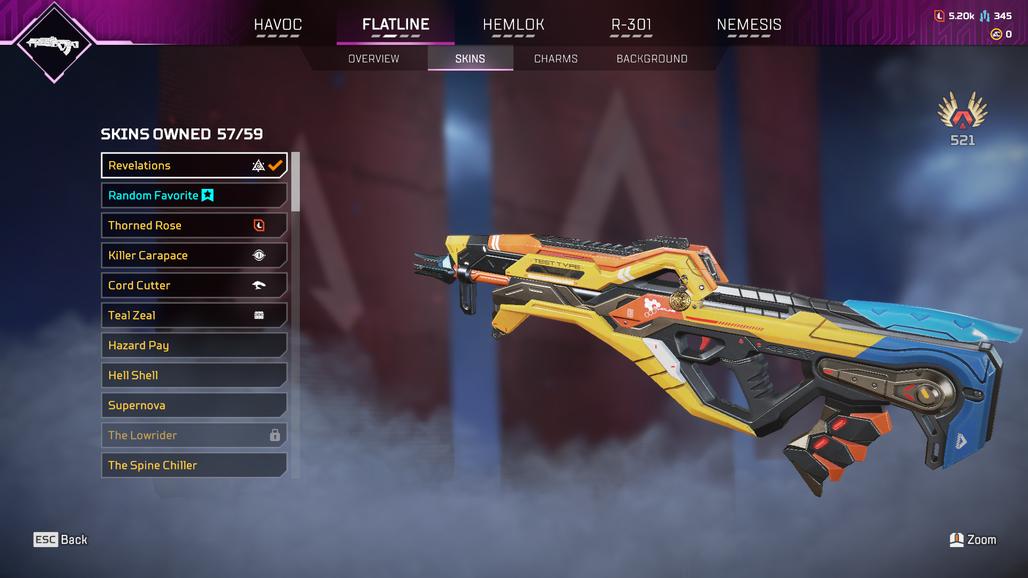The height and width of the screenshot is (578, 1028).
Task: Select The Spine Chiller skin
Action: coord(194,466)
